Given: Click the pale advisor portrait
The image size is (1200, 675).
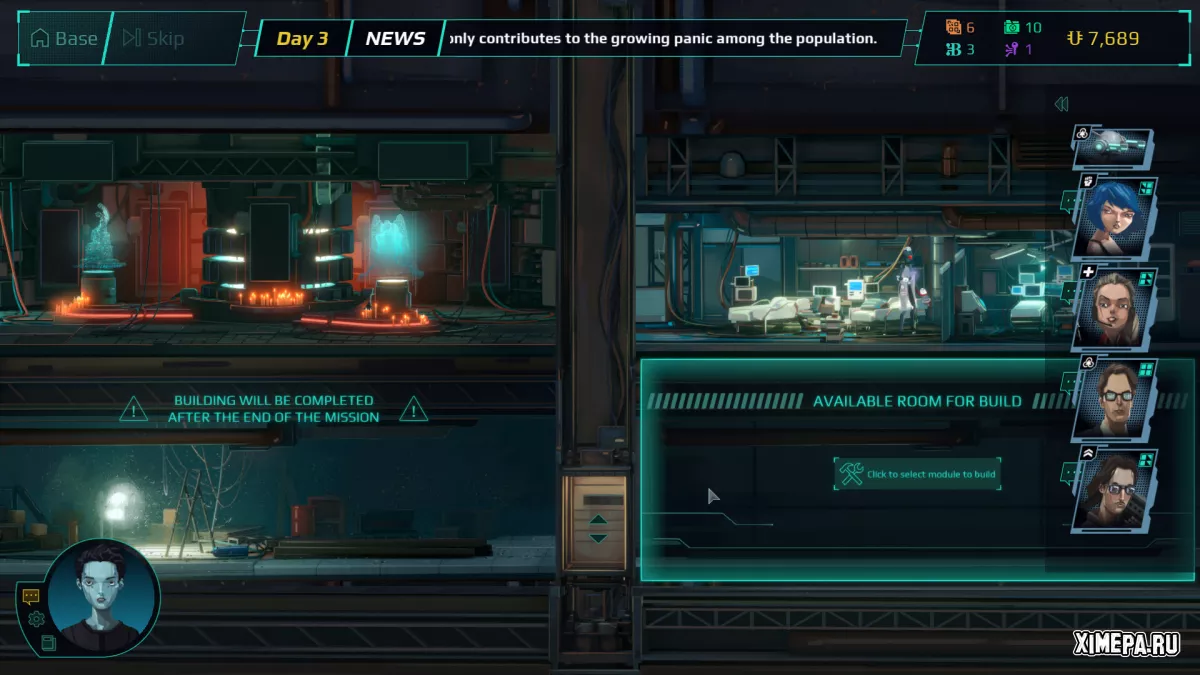Looking at the screenshot, I should (104, 596).
